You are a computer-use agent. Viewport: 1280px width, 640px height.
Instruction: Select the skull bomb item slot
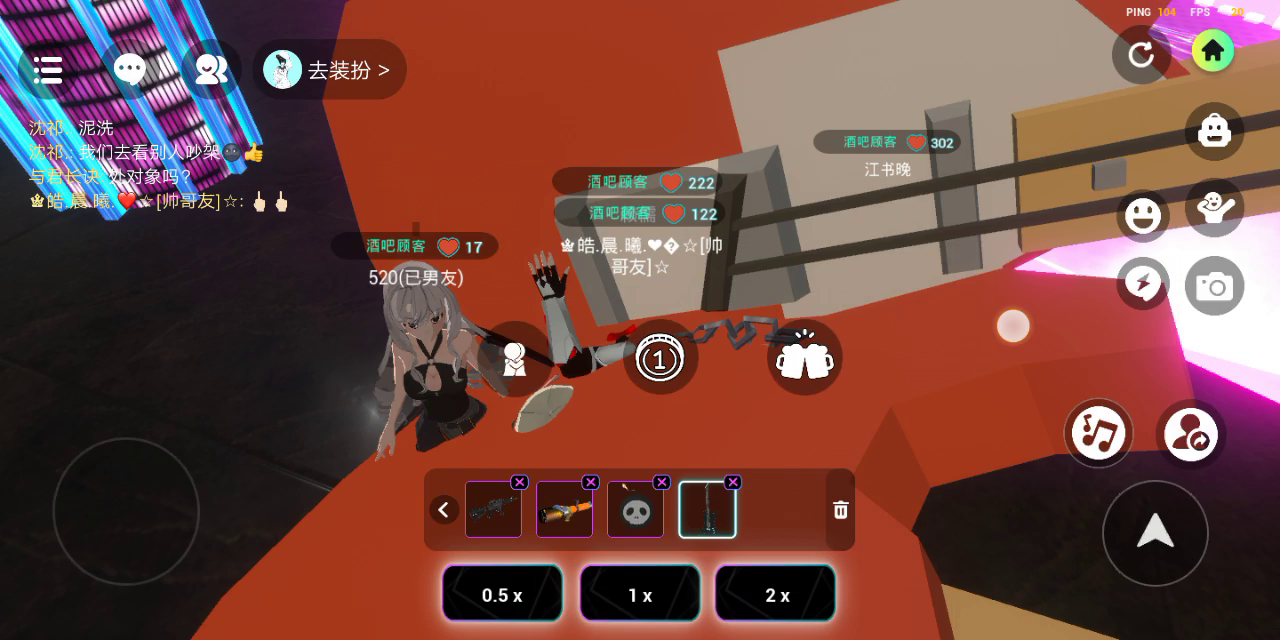(x=635, y=510)
